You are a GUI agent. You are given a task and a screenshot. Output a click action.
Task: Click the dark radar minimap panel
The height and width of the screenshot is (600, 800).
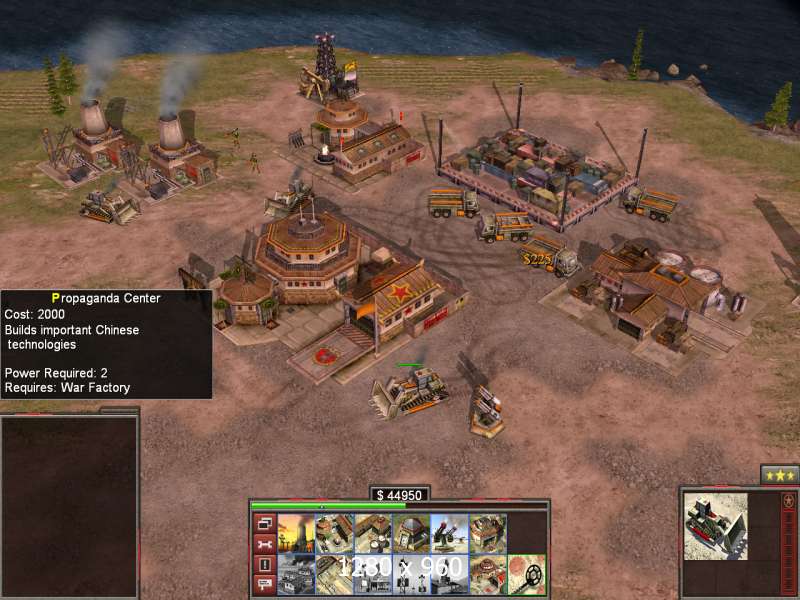(69, 505)
